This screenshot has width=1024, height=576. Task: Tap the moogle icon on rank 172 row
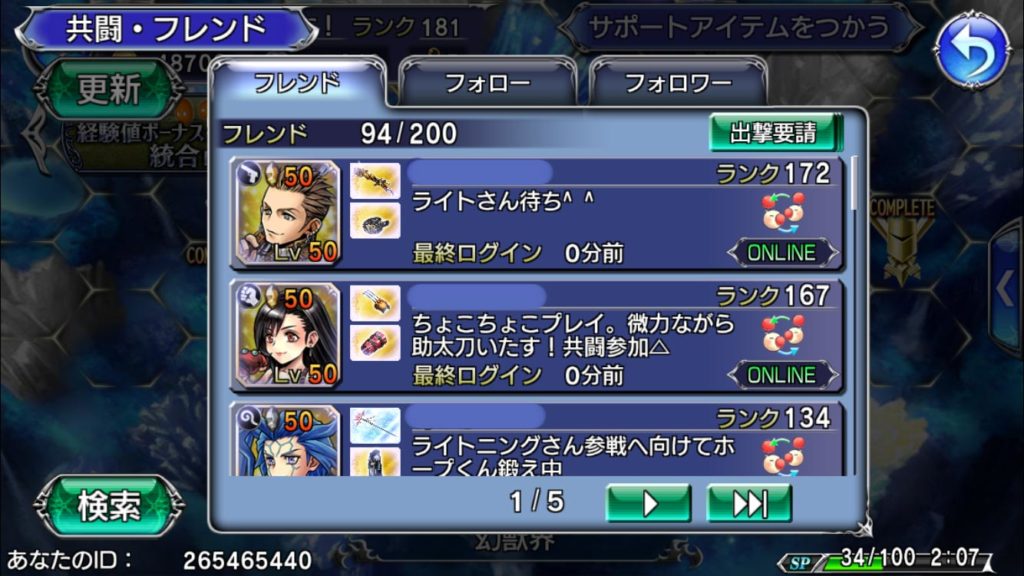(784, 212)
